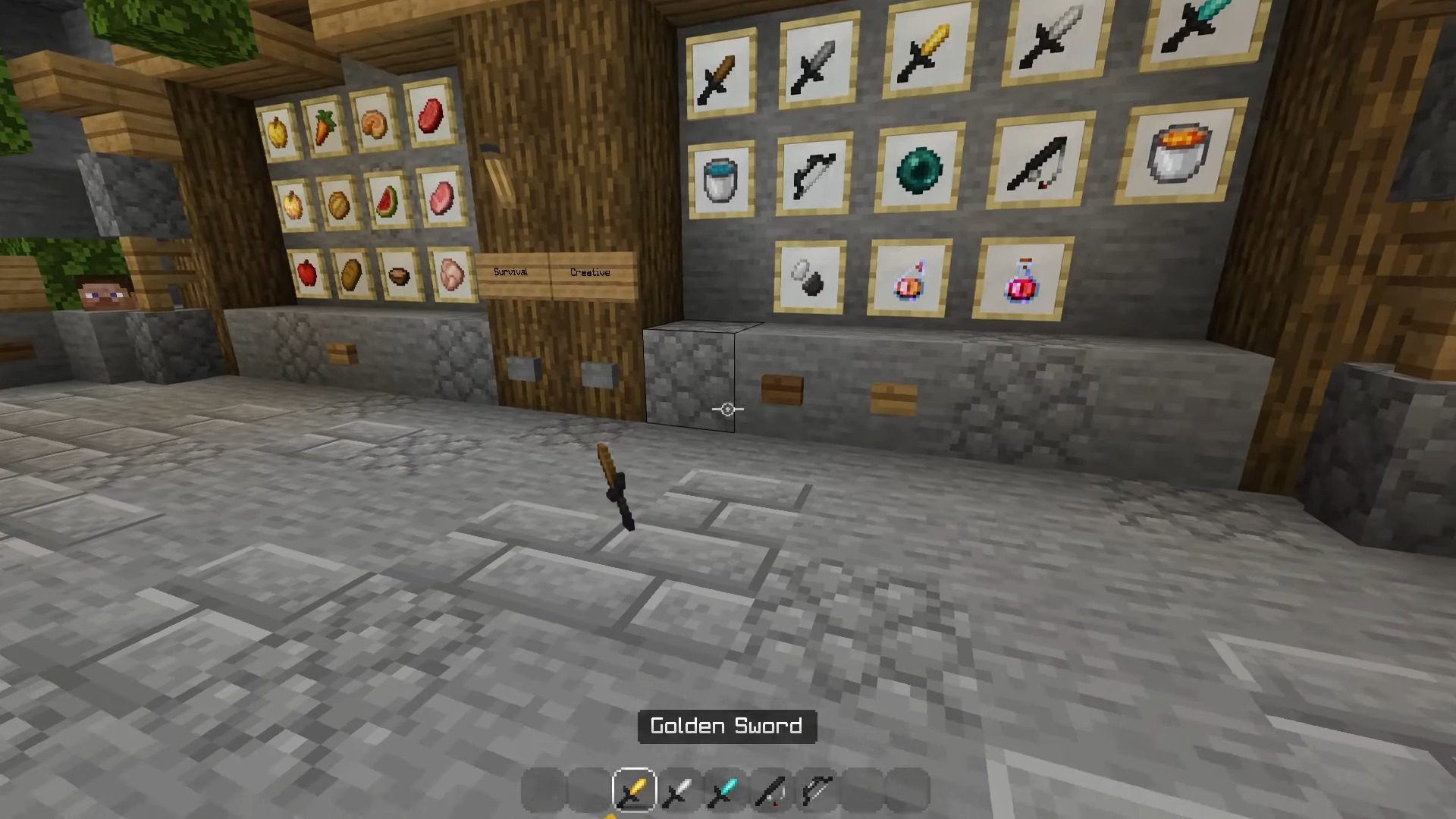Viewport: 1456px width, 819px height.
Task: Select the Golden Sword hotbar slot
Action: [x=633, y=789]
